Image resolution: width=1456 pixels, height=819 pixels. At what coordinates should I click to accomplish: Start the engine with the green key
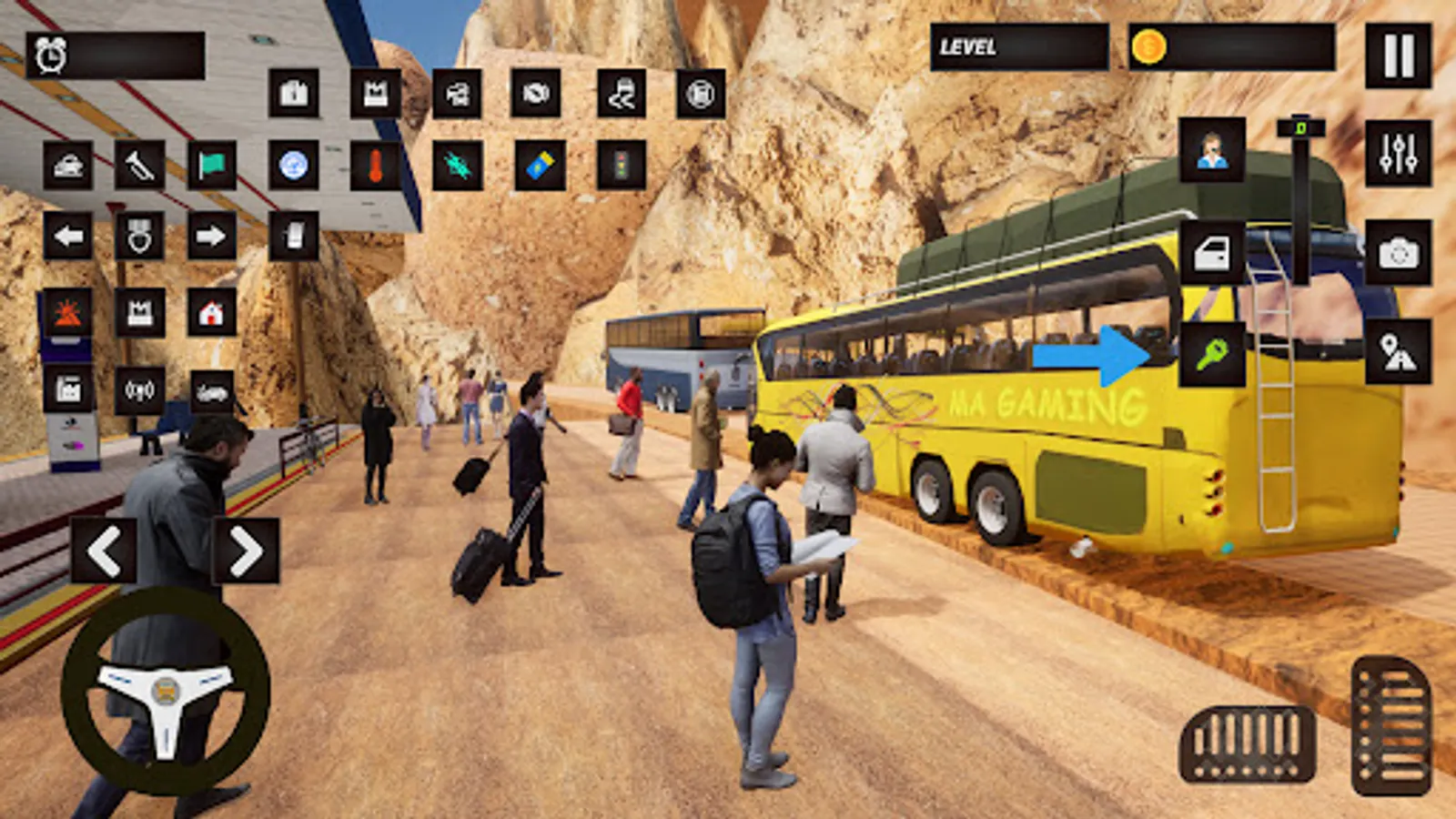point(1212,354)
